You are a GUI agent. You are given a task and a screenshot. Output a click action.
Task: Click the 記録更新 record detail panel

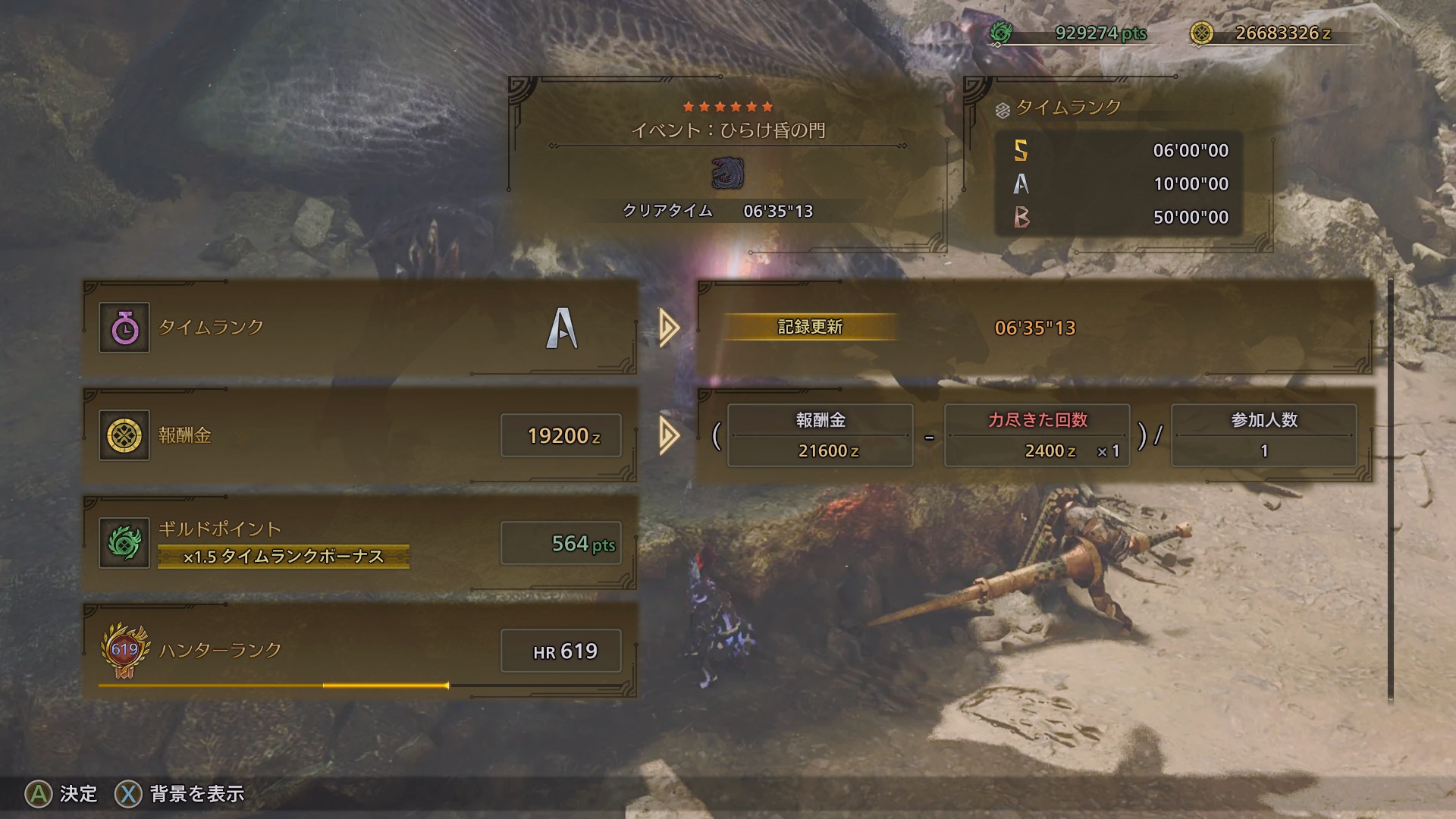[x=1034, y=328]
